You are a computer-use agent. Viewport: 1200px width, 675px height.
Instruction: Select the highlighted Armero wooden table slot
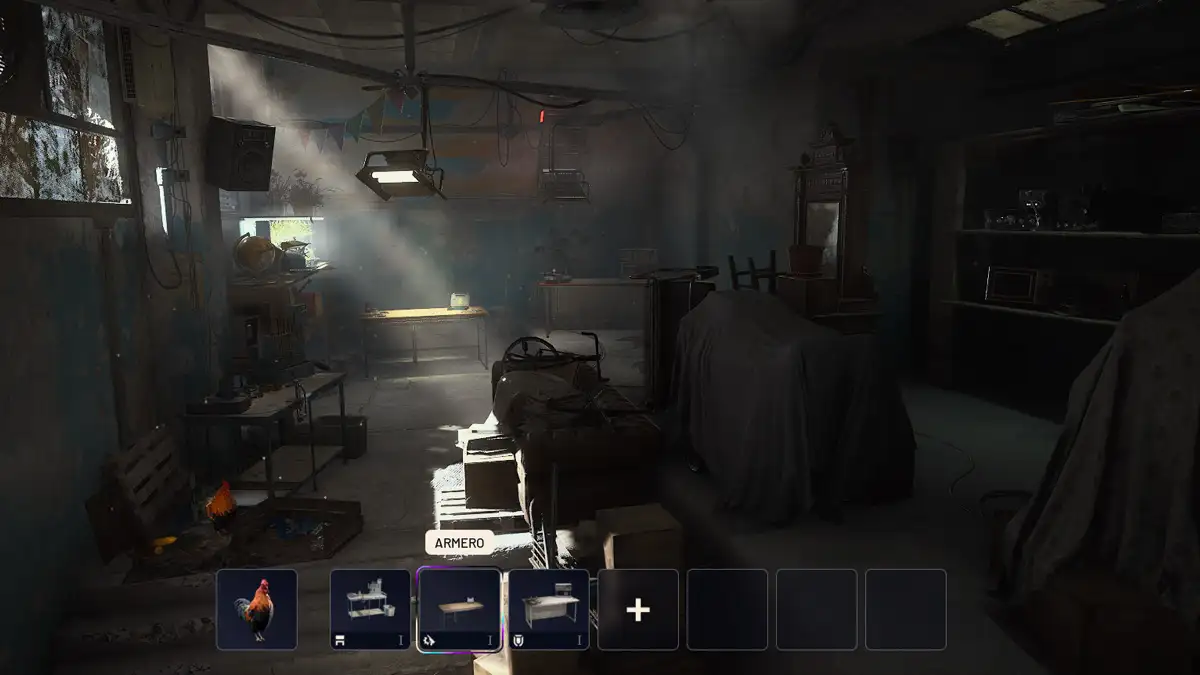pyautogui.click(x=459, y=609)
